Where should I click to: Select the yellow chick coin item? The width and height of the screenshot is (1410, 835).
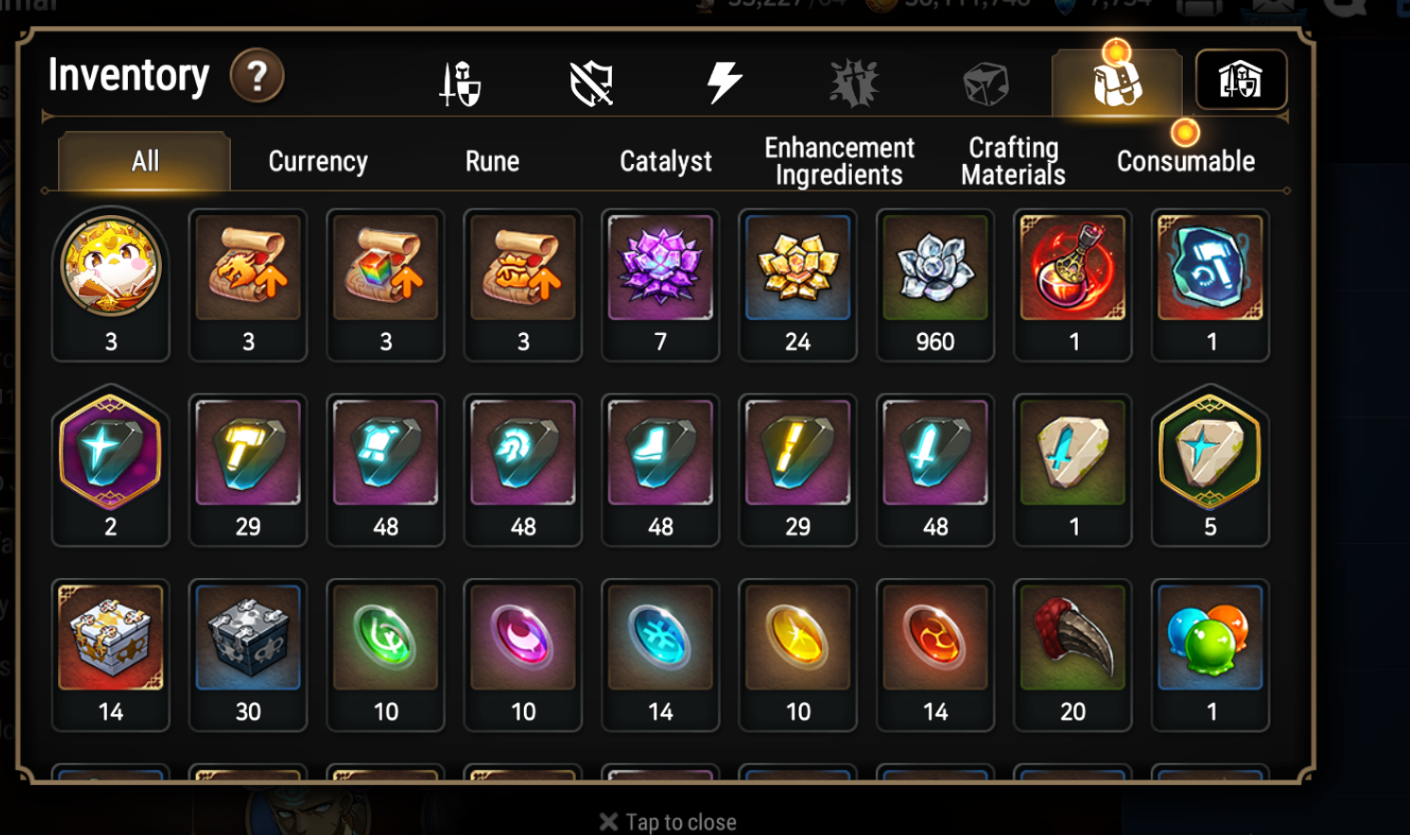tap(110, 269)
